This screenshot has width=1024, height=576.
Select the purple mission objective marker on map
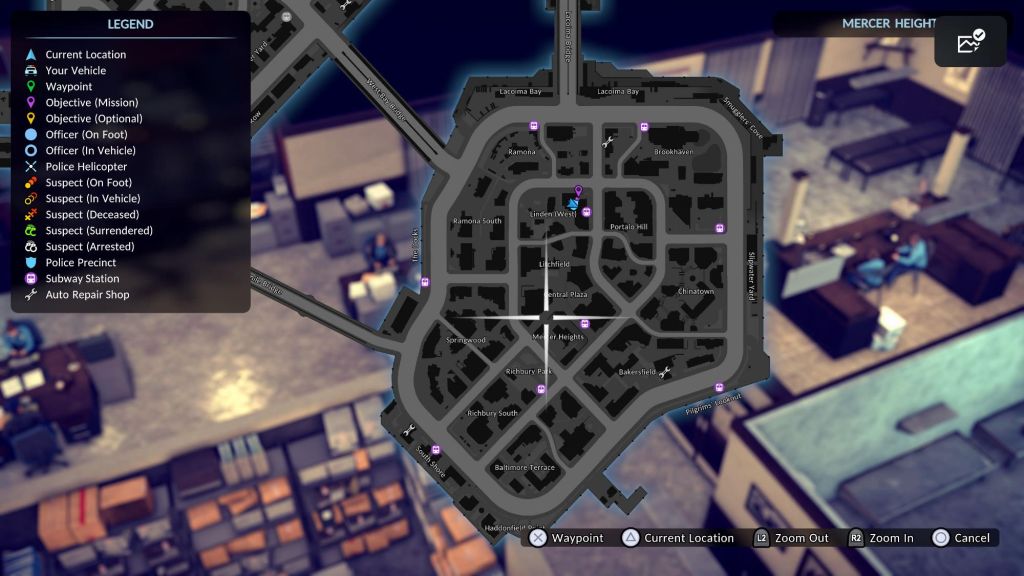tap(578, 189)
